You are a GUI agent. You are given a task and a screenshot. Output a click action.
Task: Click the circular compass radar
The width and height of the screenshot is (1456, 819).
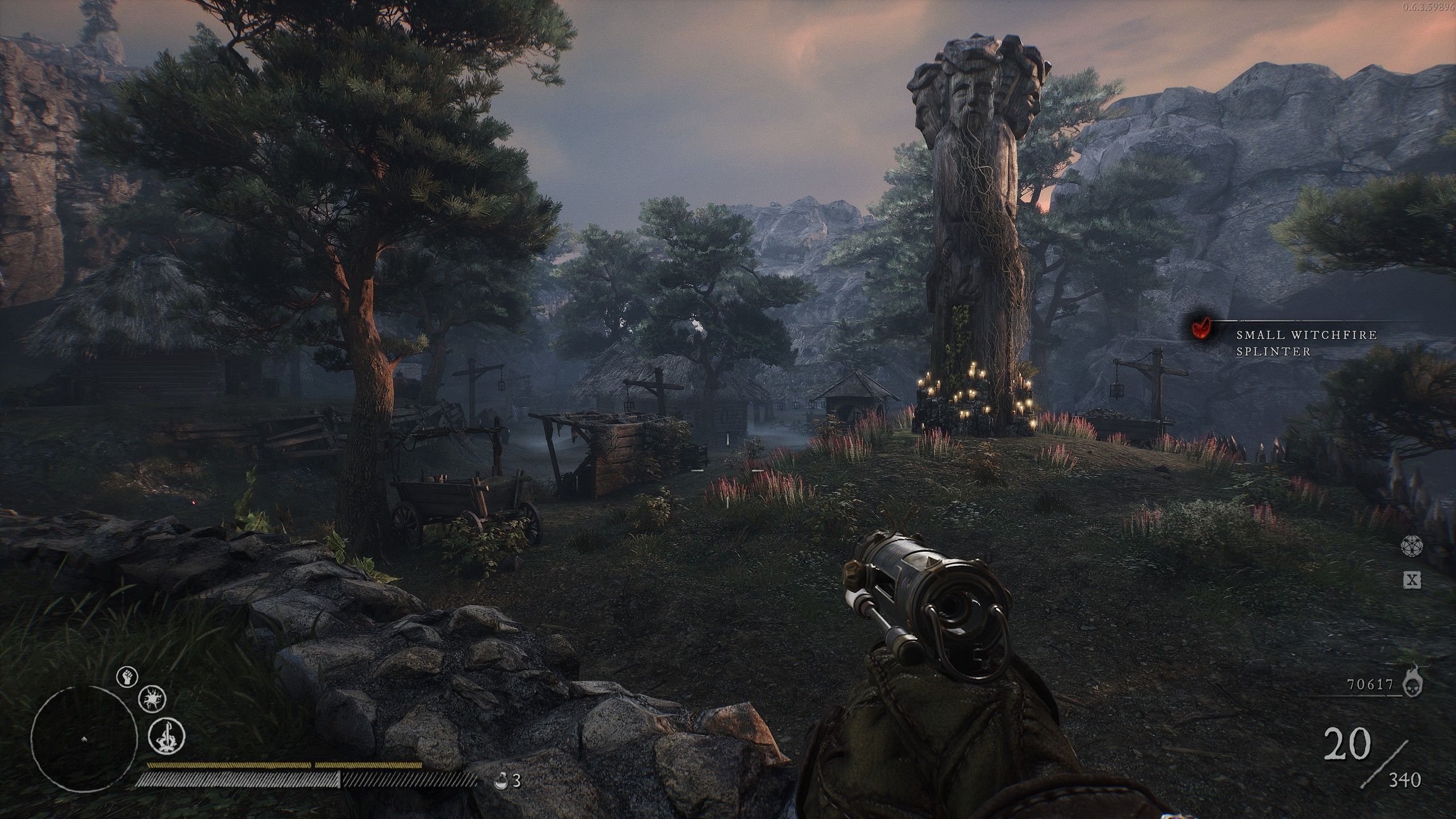[x=84, y=738]
